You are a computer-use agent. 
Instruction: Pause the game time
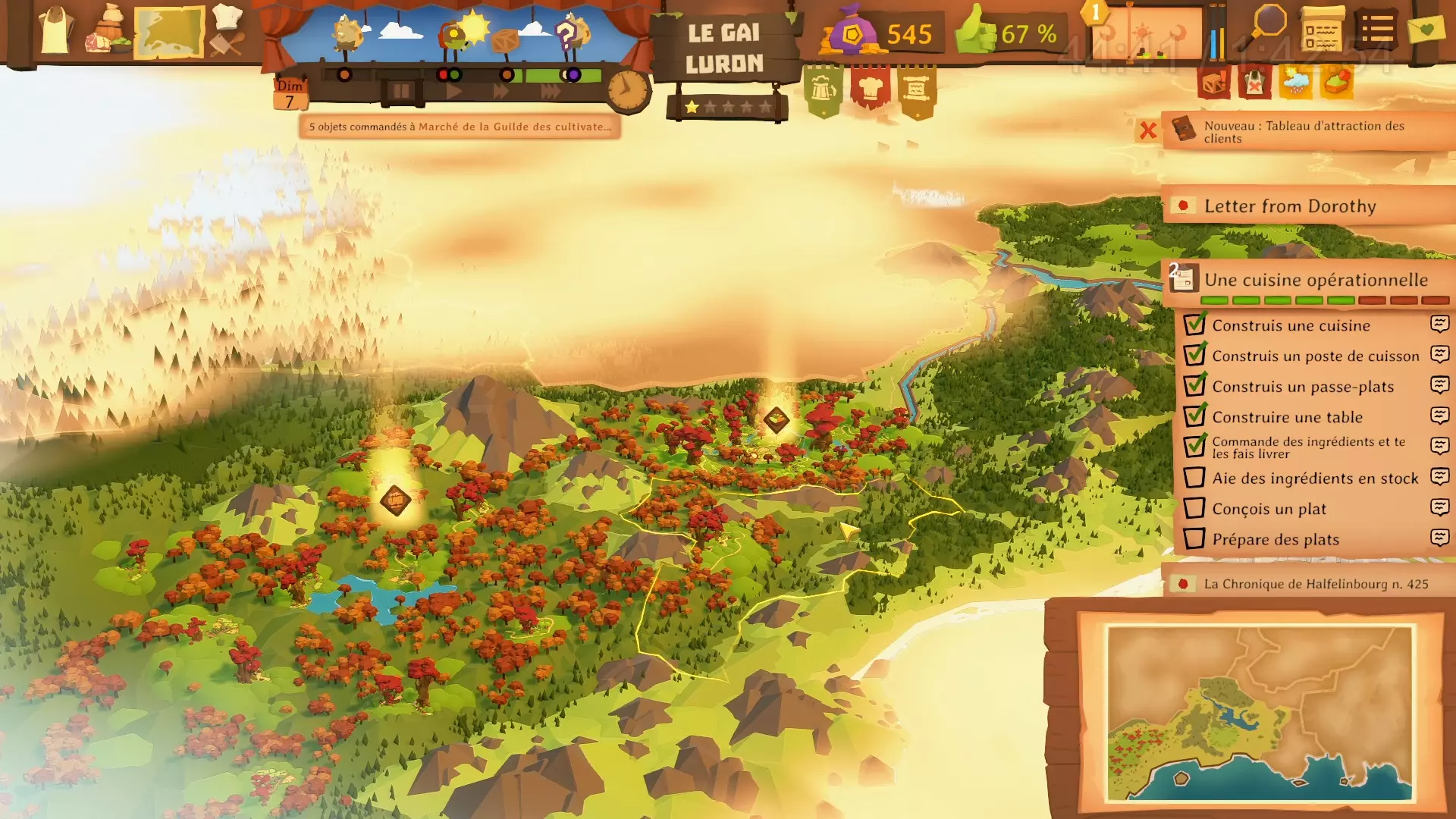[x=400, y=92]
